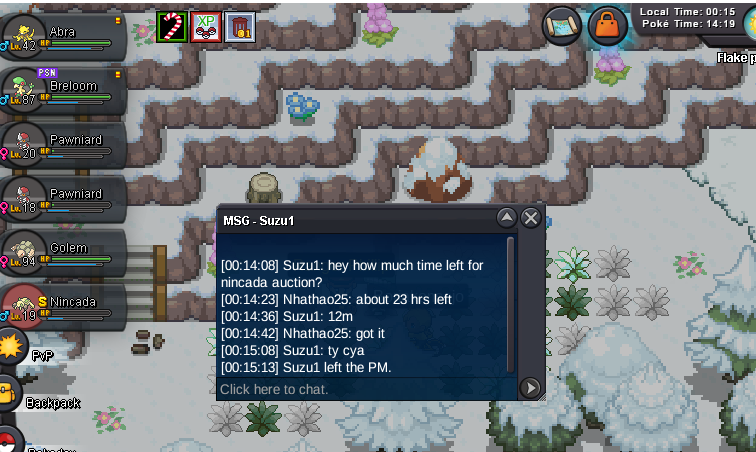
Task: Click the candy cane buff icon
Action: tap(172, 26)
